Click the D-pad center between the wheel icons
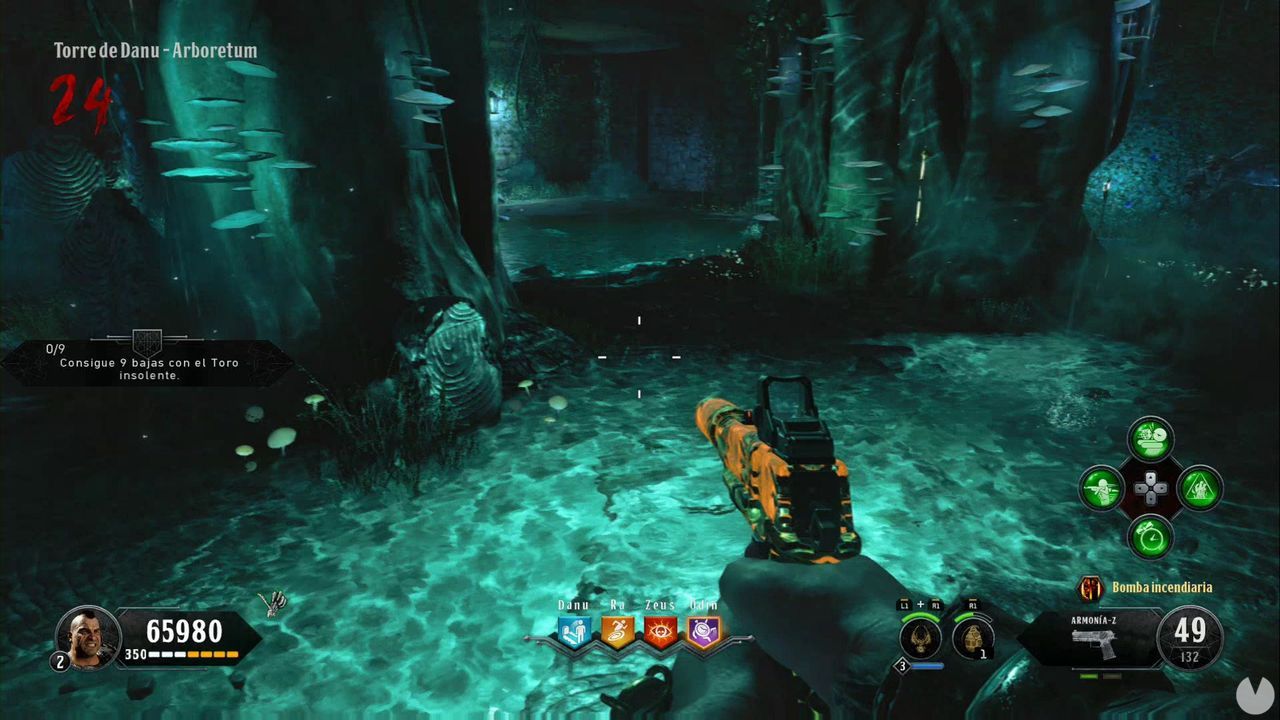This screenshot has width=1280, height=720. (x=1151, y=490)
